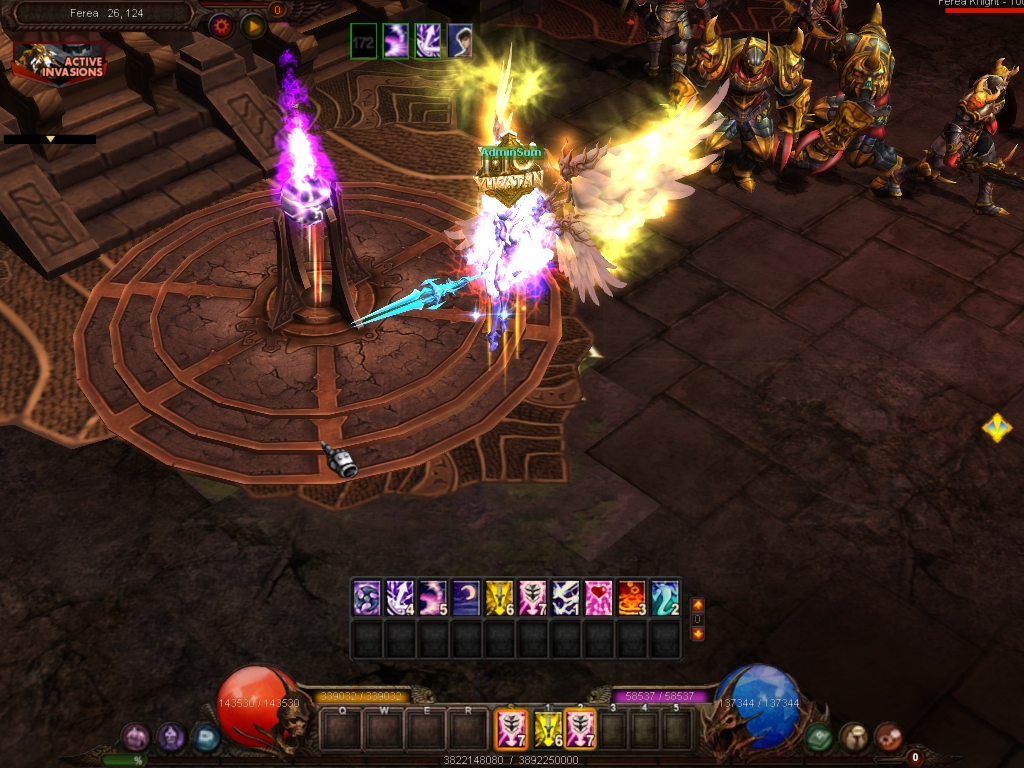1024x768 pixels.
Task: Select the red heart skill icon
Action: pos(598,597)
